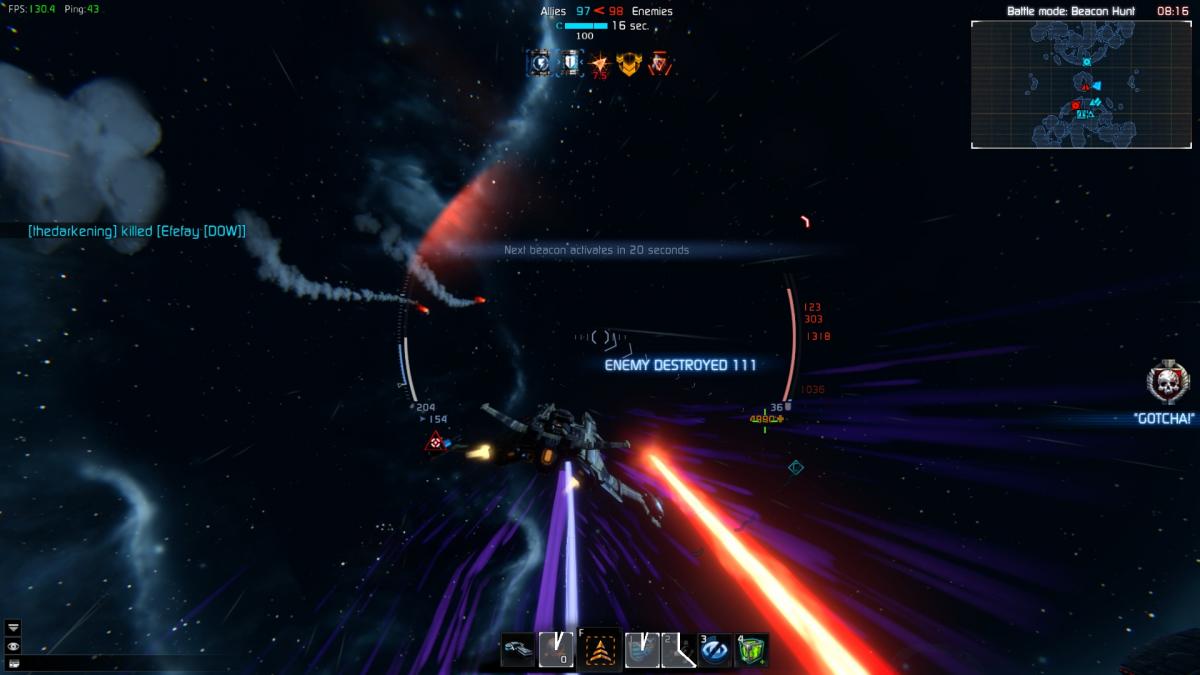Select the ship weapon slot in the hotbar
Screen dimensions: 1200x675
pos(518,650)
